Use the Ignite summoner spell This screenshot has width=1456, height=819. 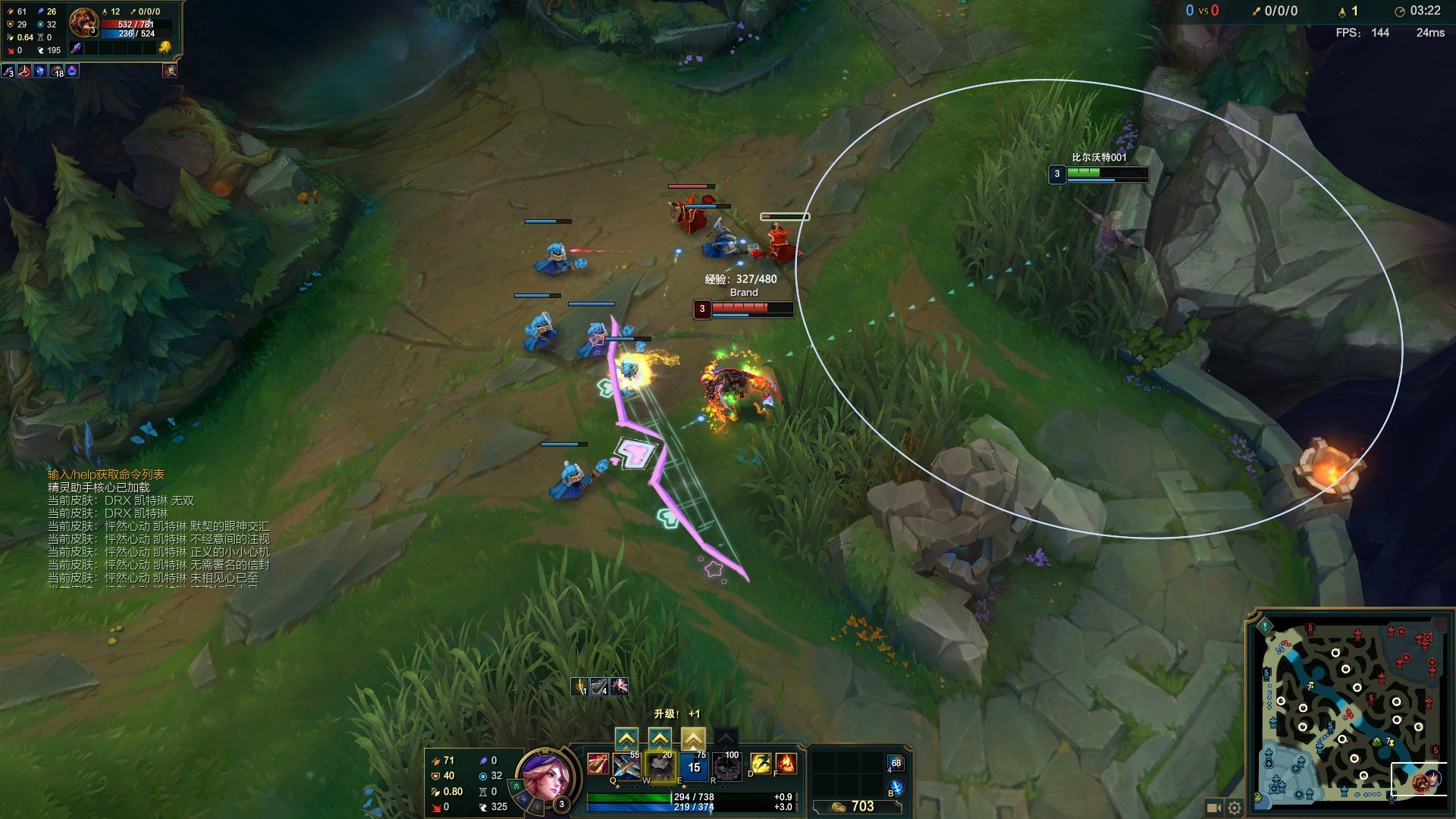(786, 764)
